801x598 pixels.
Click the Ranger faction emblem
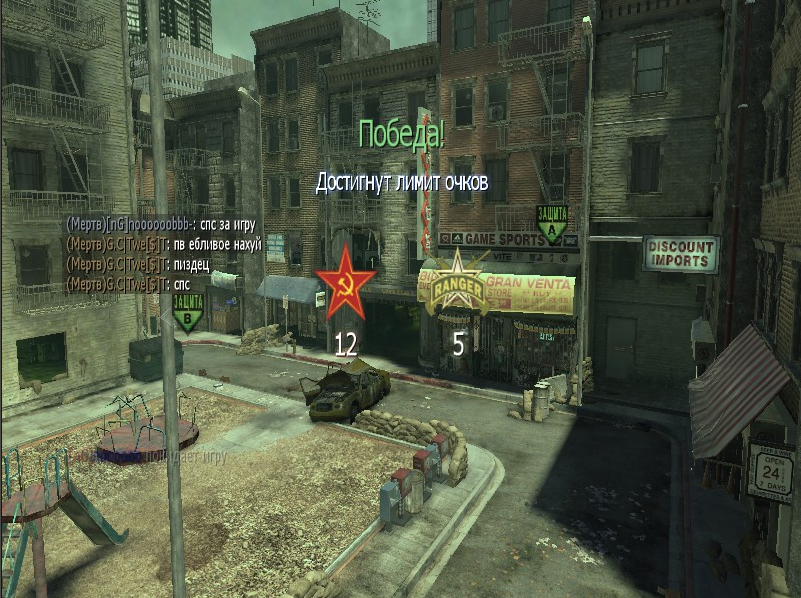tap(457, 284)
